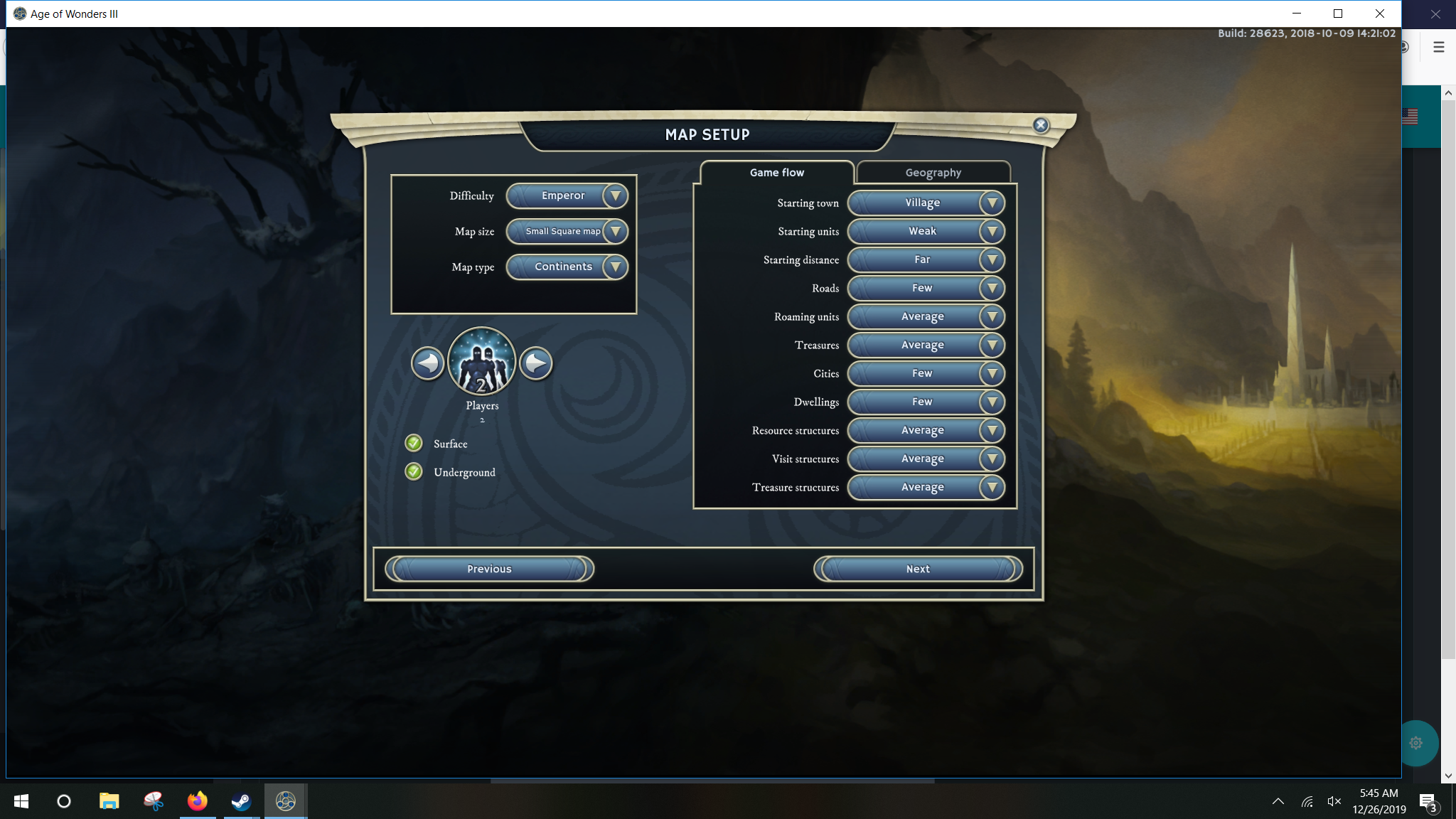Increase player count with the right arrow

pyautogui.click(x=536, y=363)
